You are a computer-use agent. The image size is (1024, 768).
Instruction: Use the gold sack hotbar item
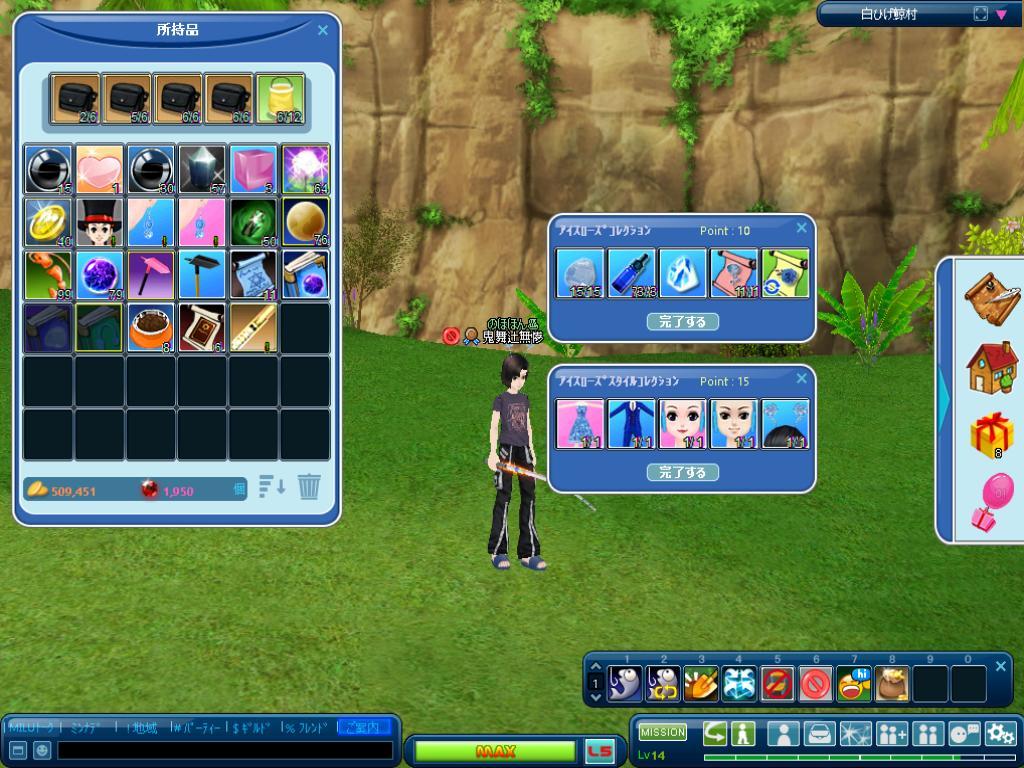coord(892,684)
